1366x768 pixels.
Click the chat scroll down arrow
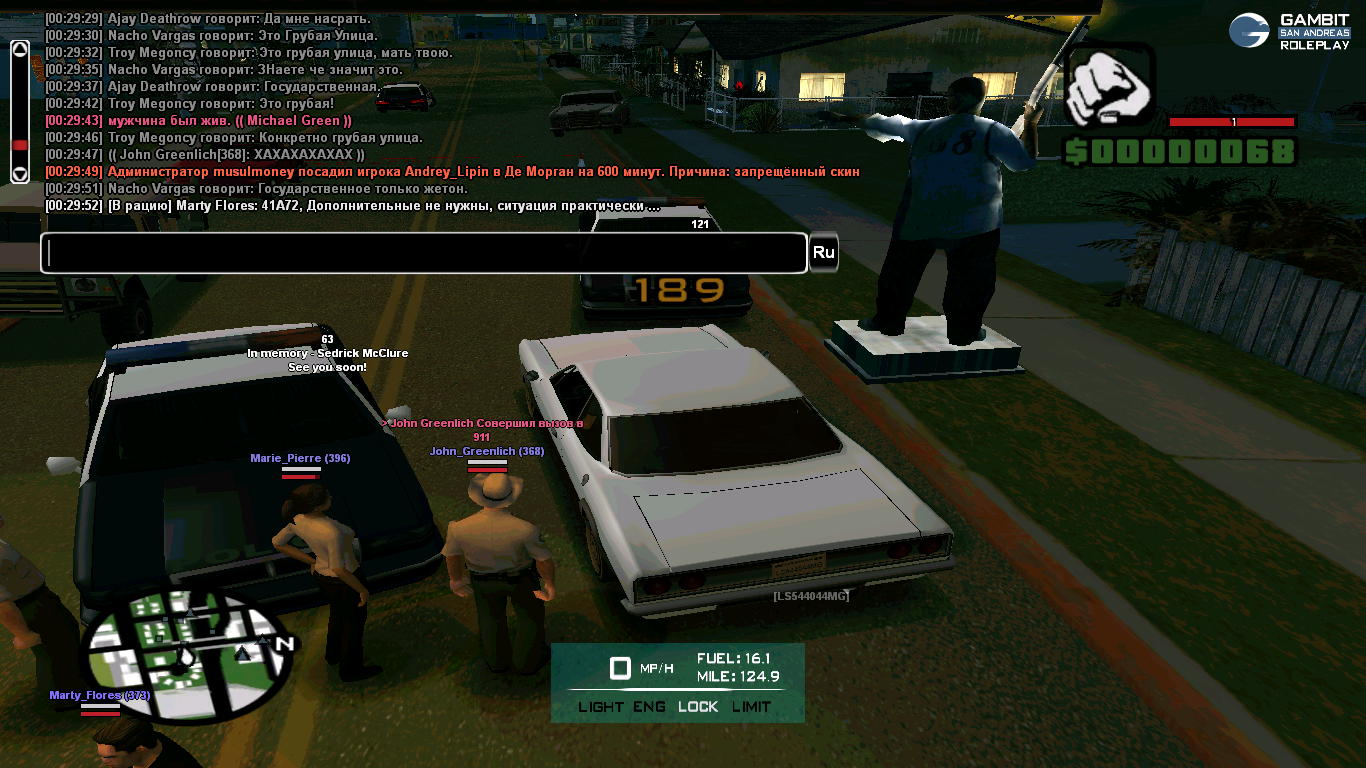19,174
